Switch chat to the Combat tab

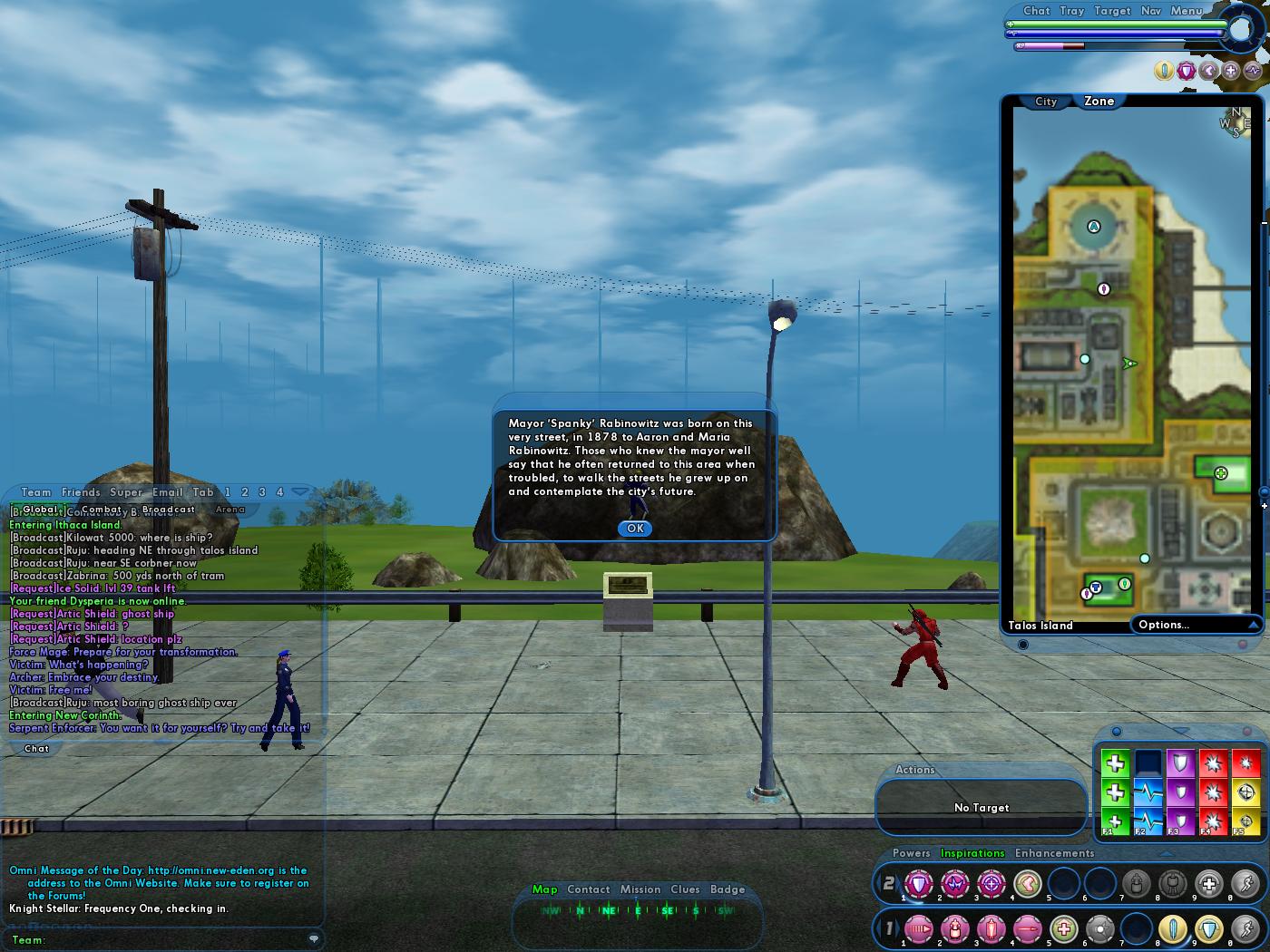[101, 510]
